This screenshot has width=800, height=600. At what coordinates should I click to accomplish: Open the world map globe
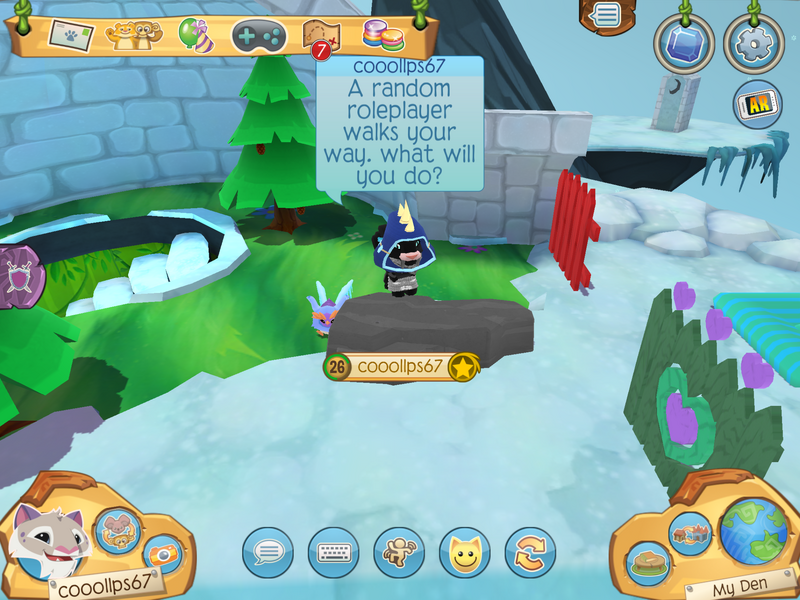coord(752,528)
